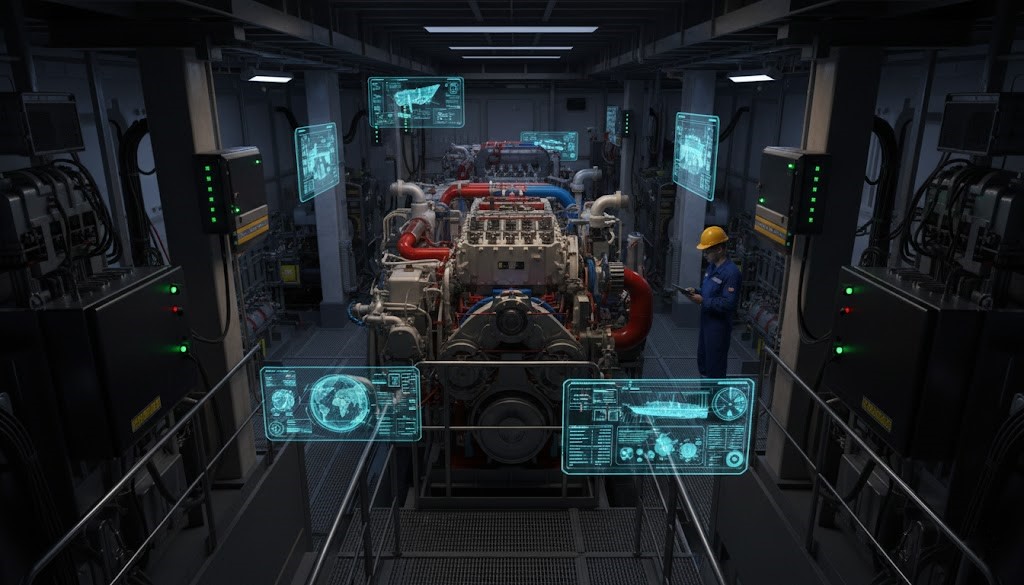Open the engine diagram panel near the worker
1024x585 pixels.
(695, 155)
